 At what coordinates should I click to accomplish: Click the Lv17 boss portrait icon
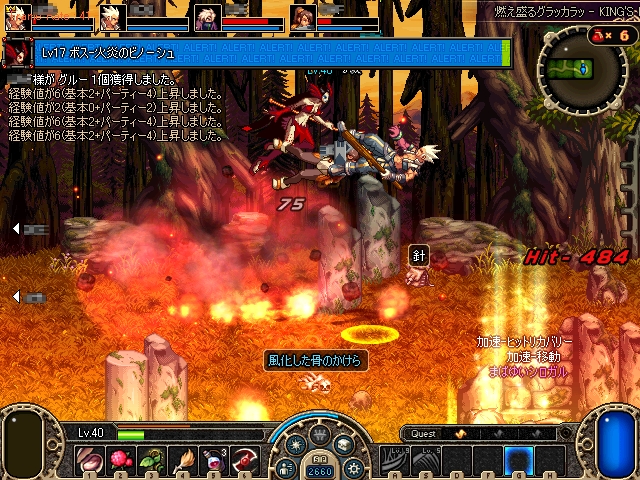click(x=18, y=52)
